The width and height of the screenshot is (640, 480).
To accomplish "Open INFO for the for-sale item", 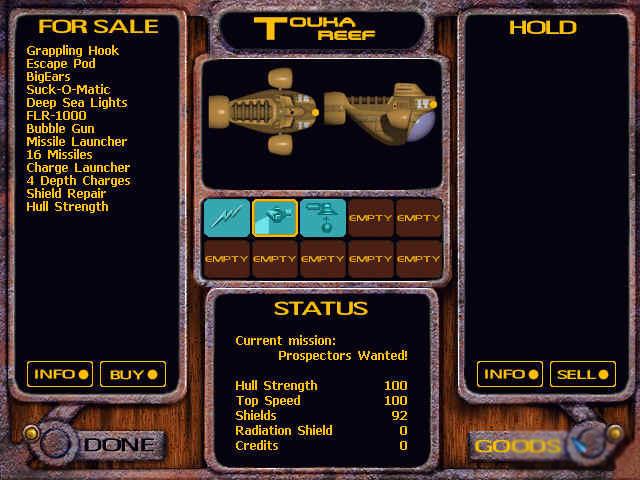I will (59, 375).
